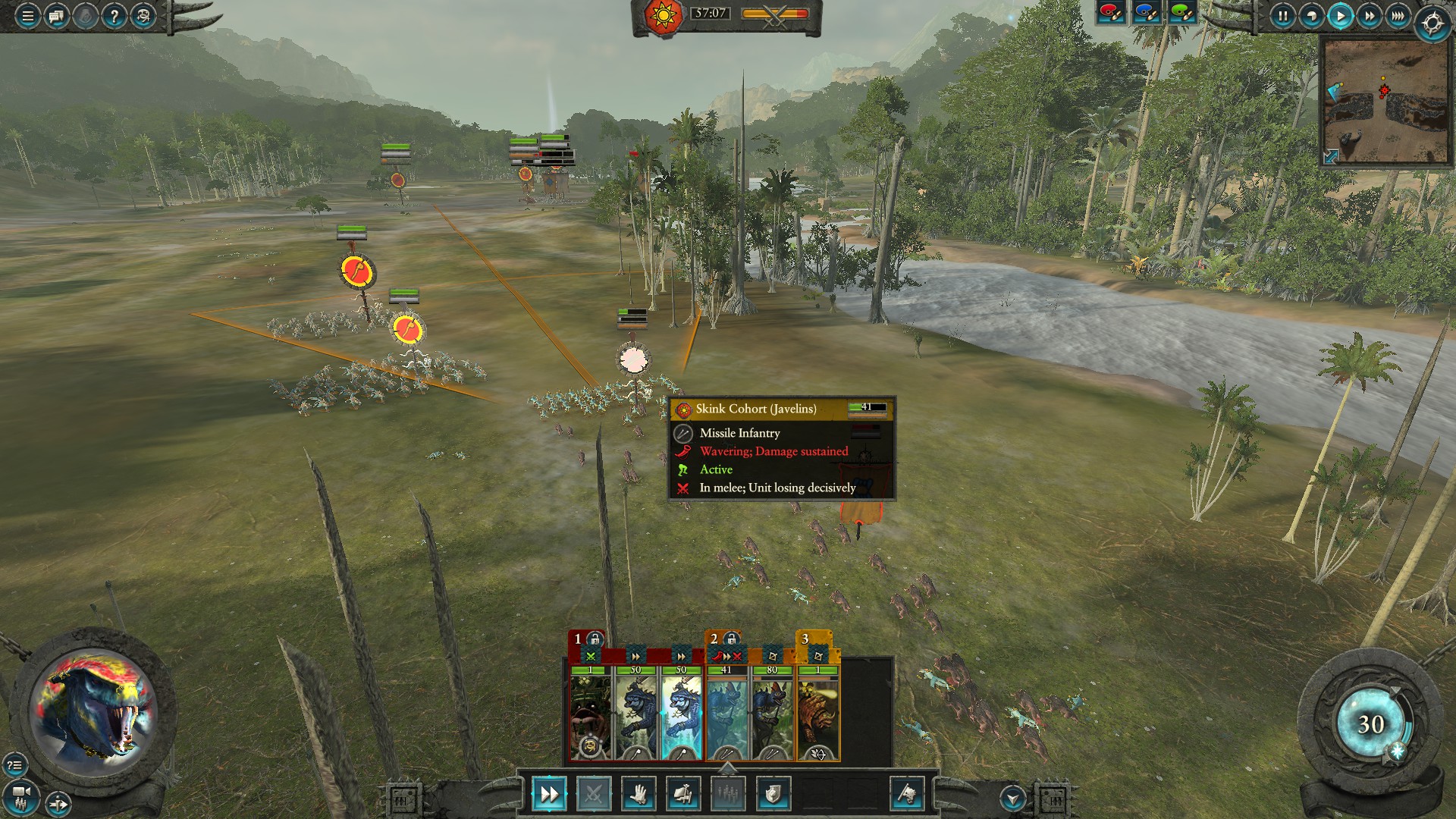Expand the minimap with the arrows icon
Viewport: 1456px width, 819px height.
click(1331, 157)
